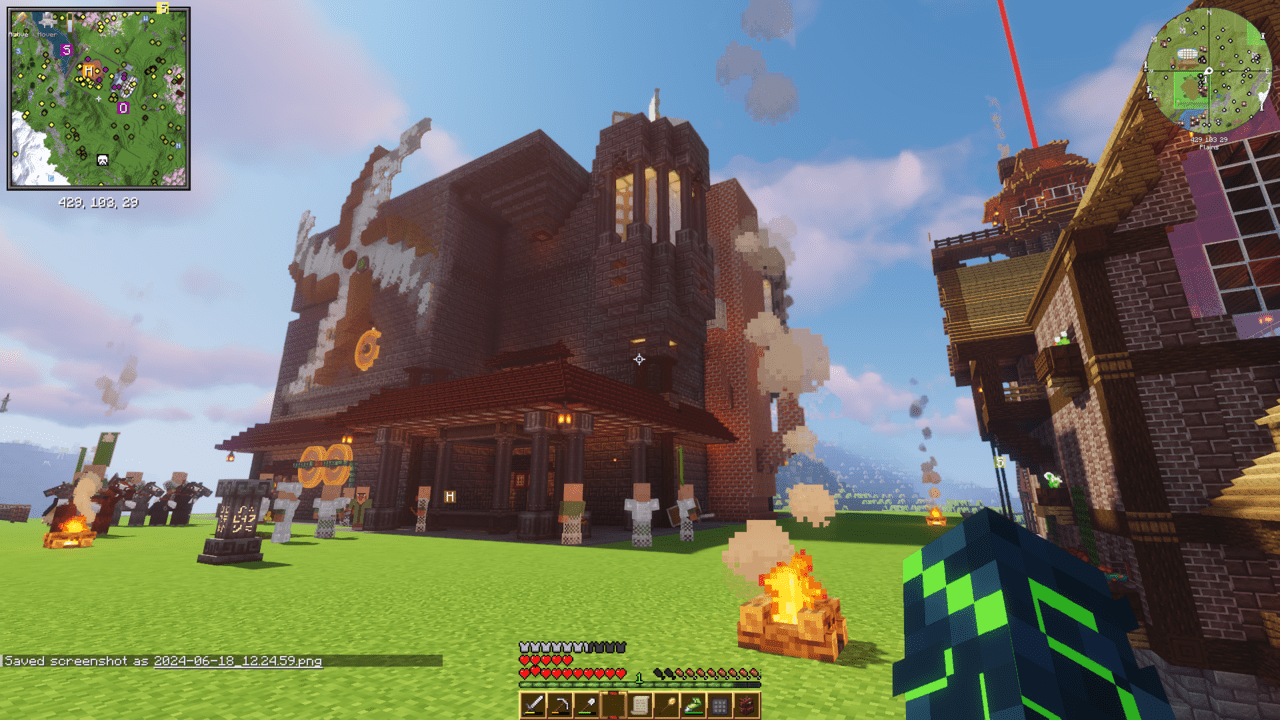
Task: Click the green experience bar
Action: 640,684
